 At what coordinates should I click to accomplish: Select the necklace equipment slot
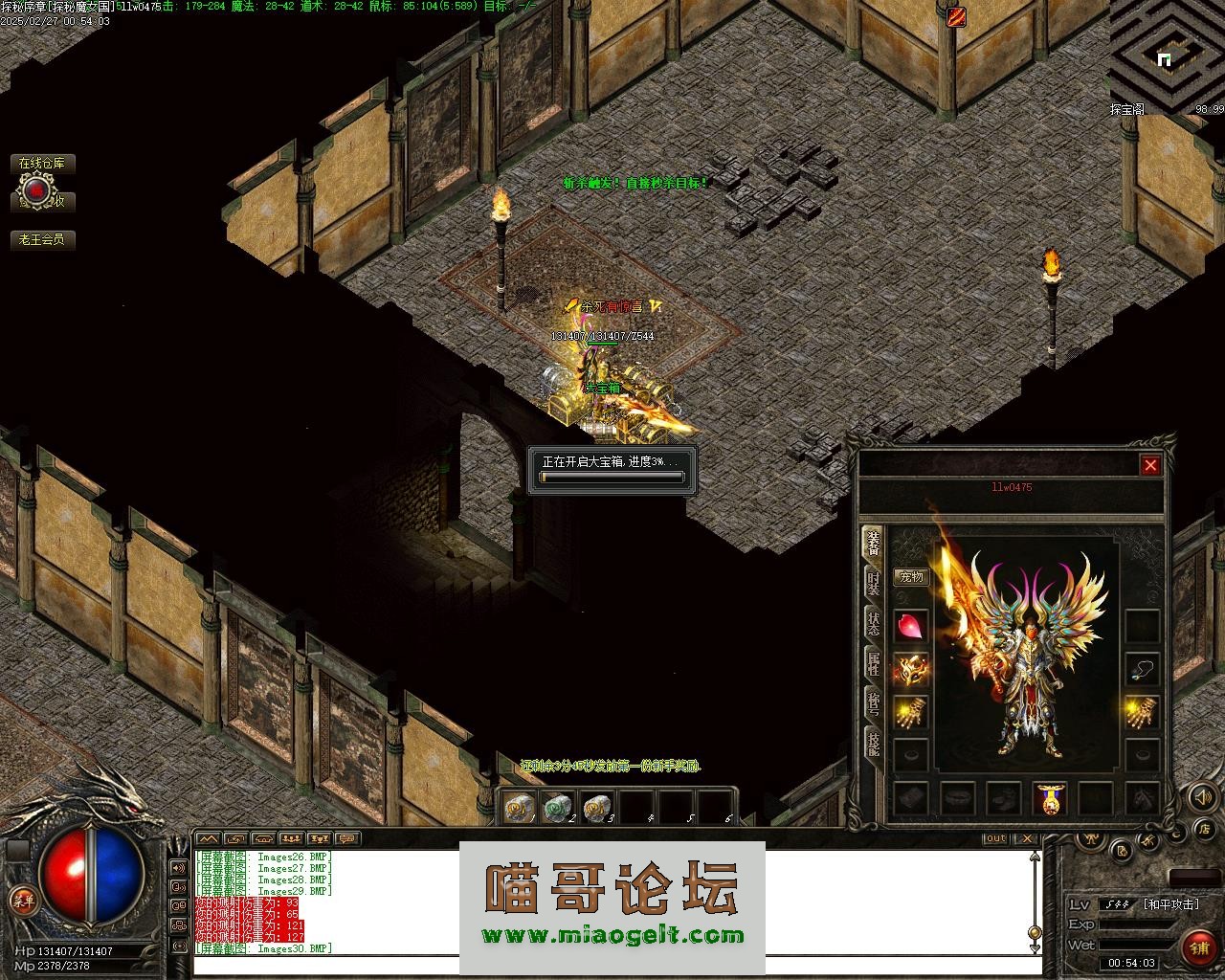[x=1142, y=669]
